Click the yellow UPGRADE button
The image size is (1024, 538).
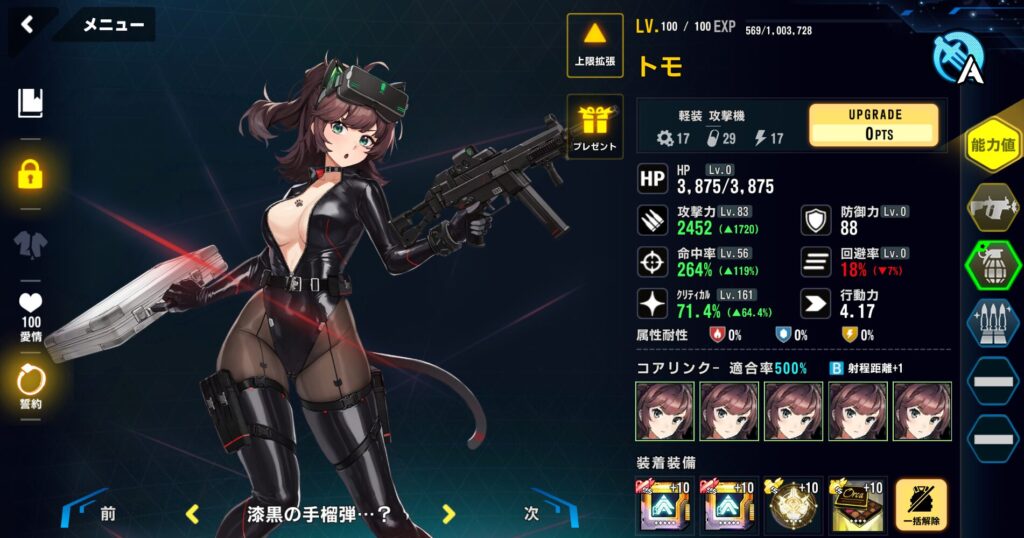coord(873,125)
